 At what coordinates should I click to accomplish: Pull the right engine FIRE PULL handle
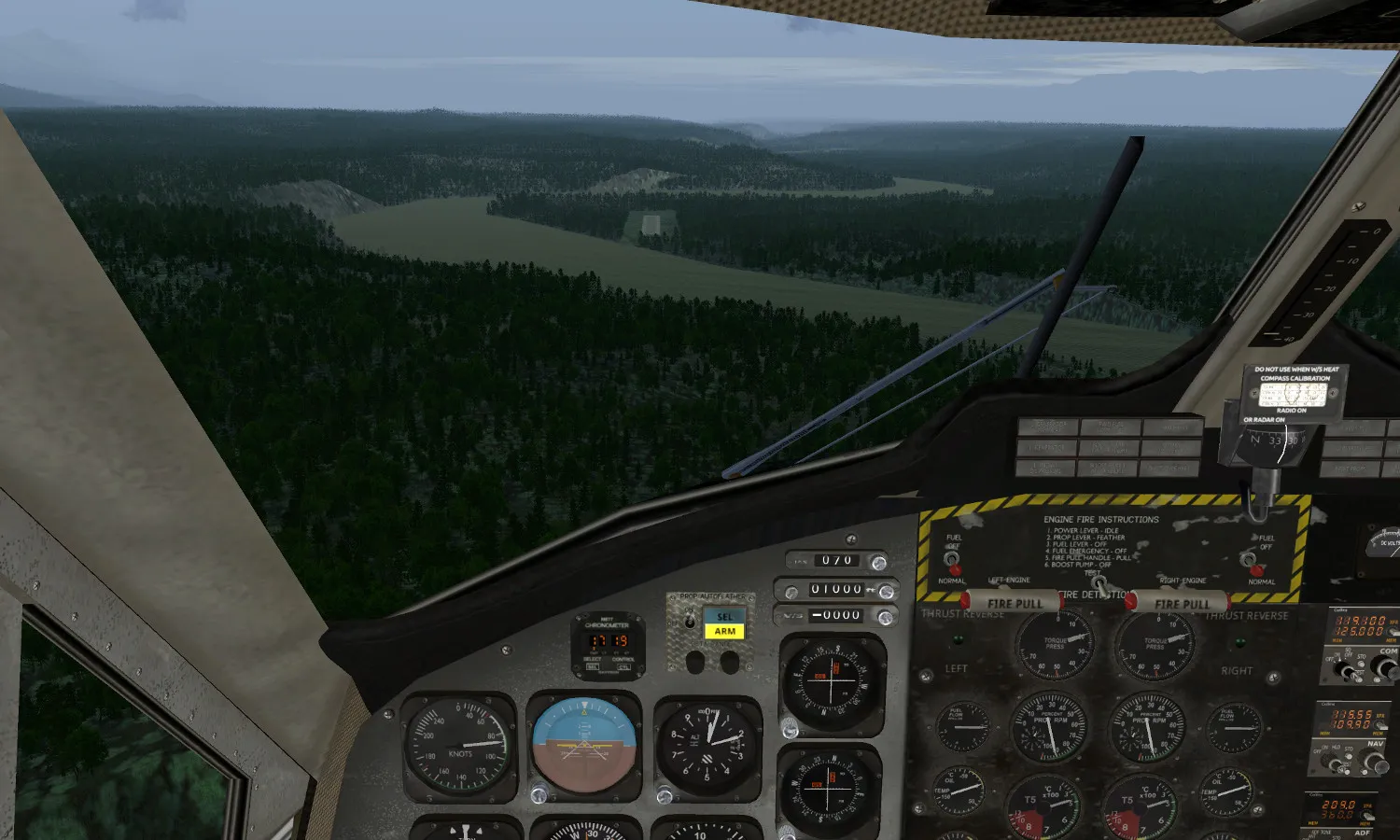[x=1180, y=603]
